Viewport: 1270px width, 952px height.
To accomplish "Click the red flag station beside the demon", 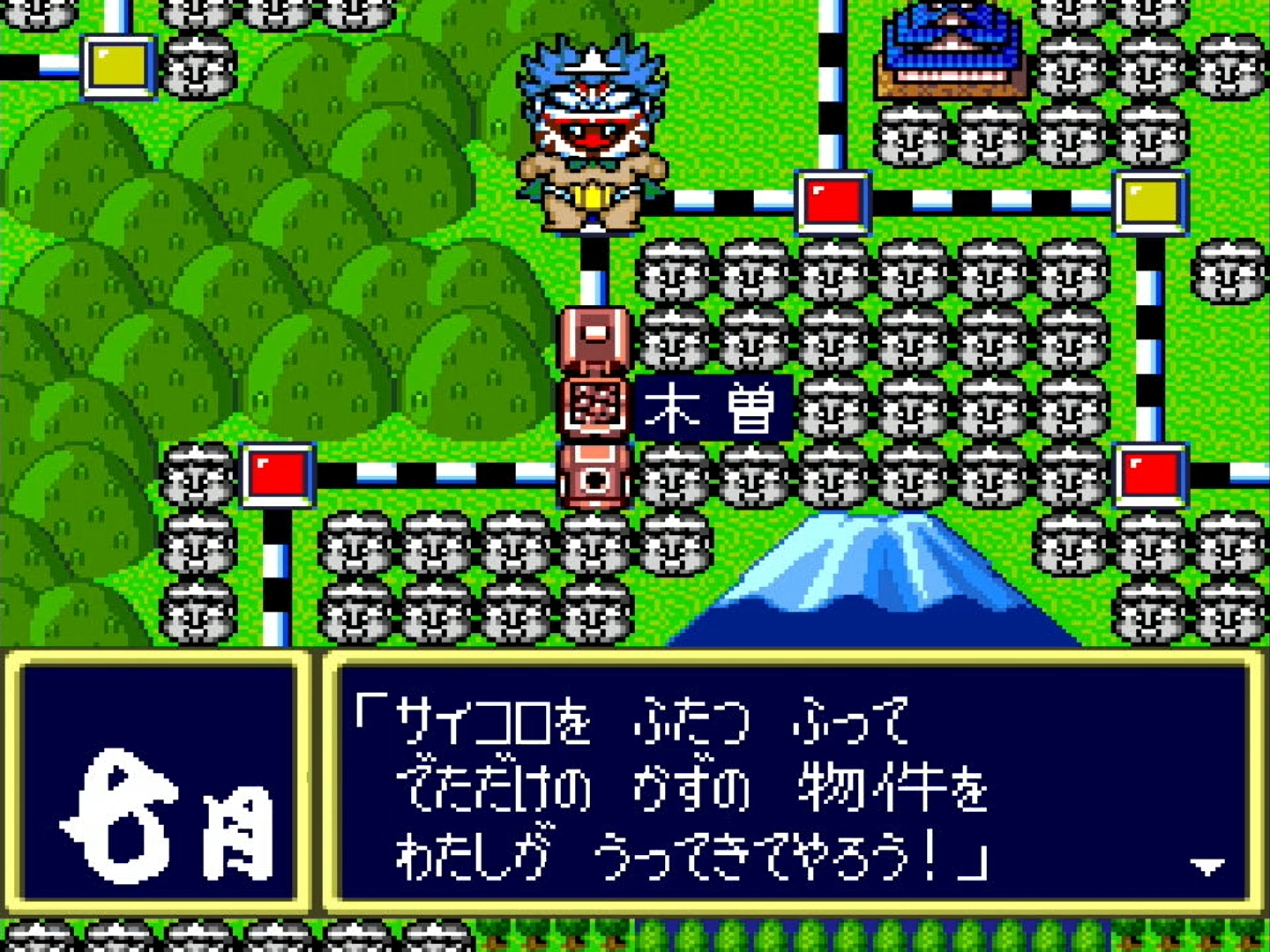I will tap(833, 201).
